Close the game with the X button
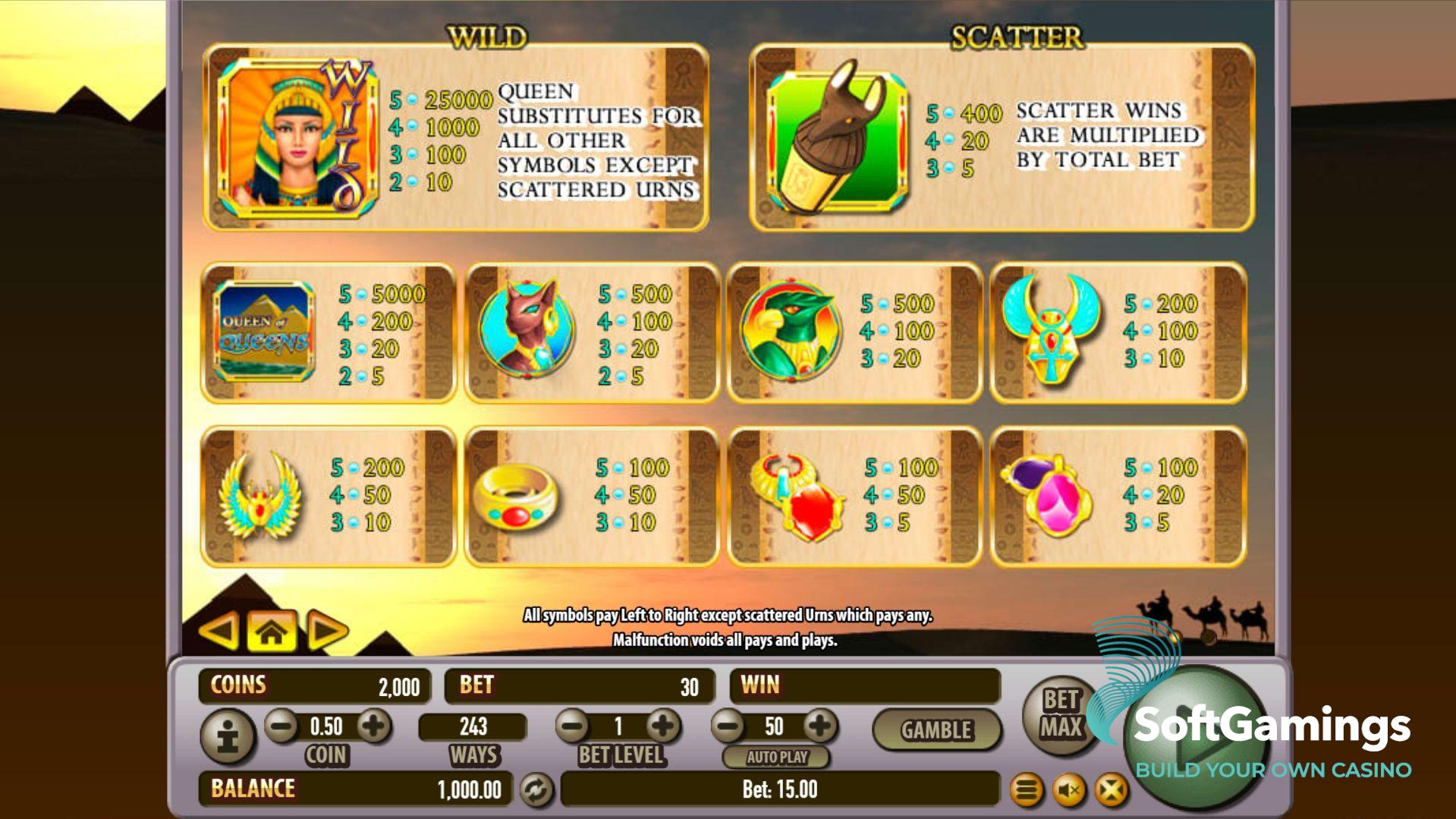1456x819 pixels. tap(1111, 791)
